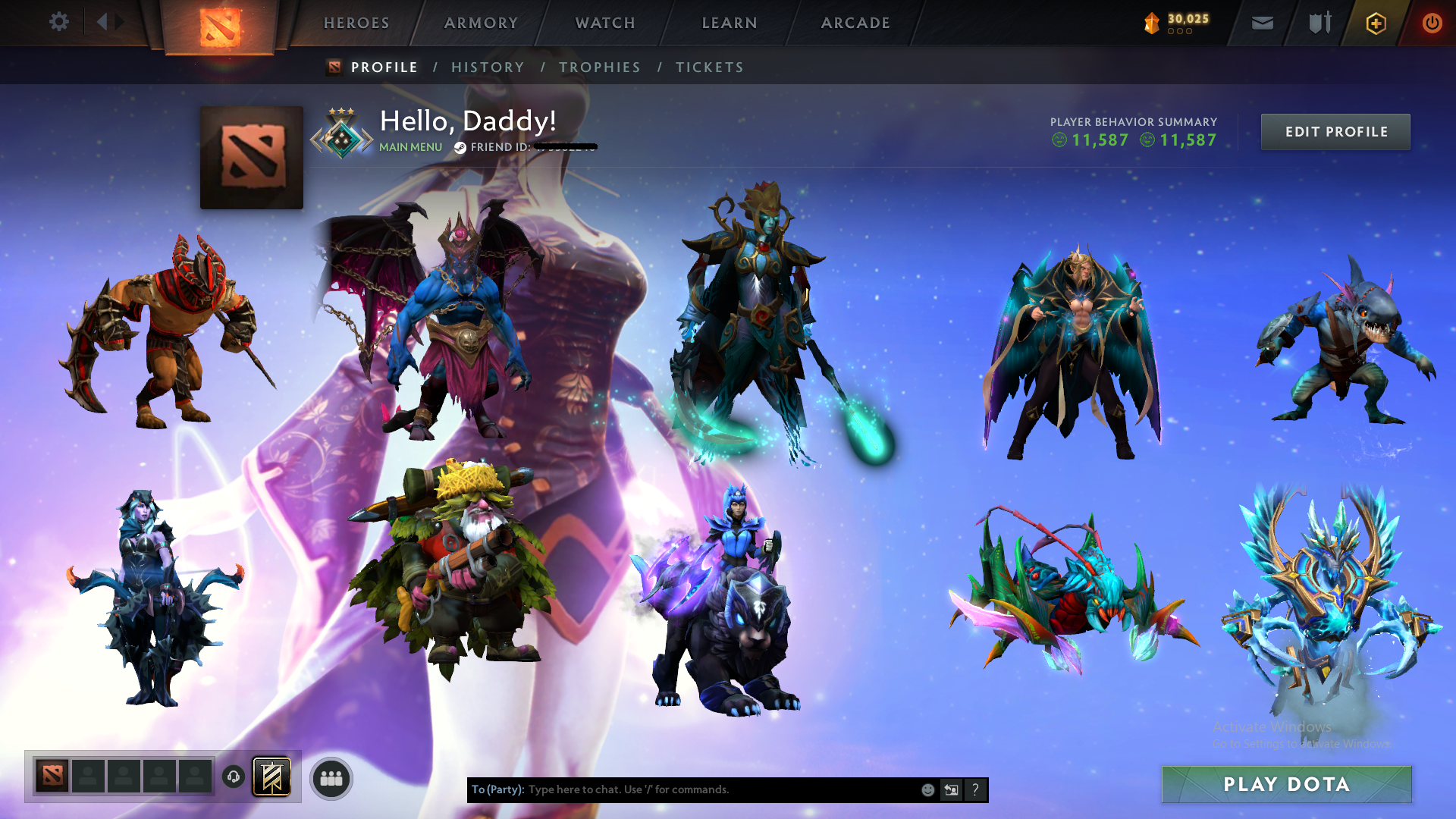
Task: Open Dota Plus via the gold plus hexagon
Action: [1376, 23]
